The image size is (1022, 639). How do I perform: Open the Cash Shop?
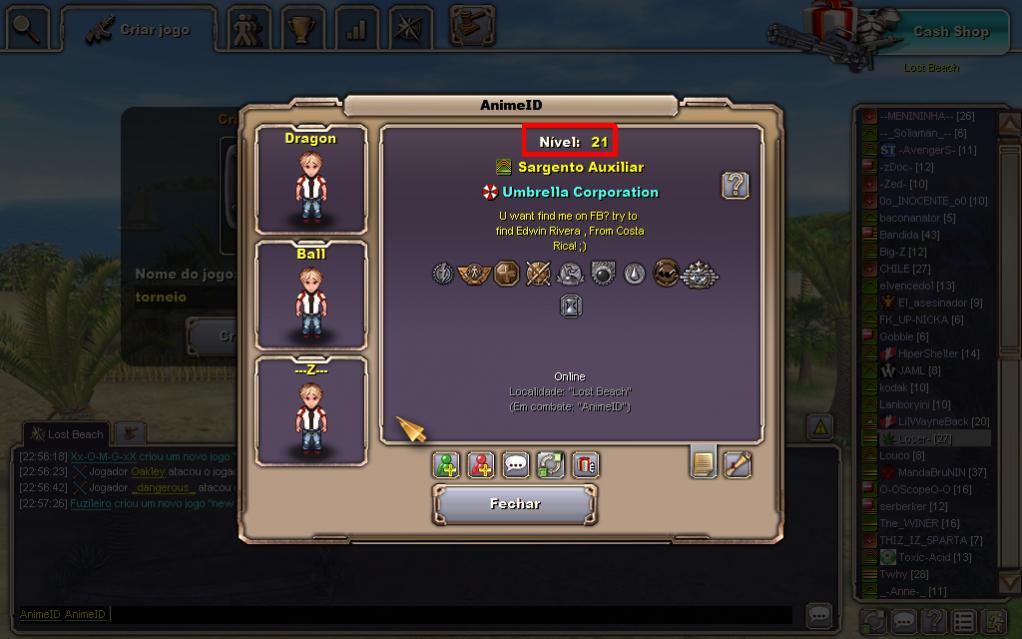[x=950, y=32]
